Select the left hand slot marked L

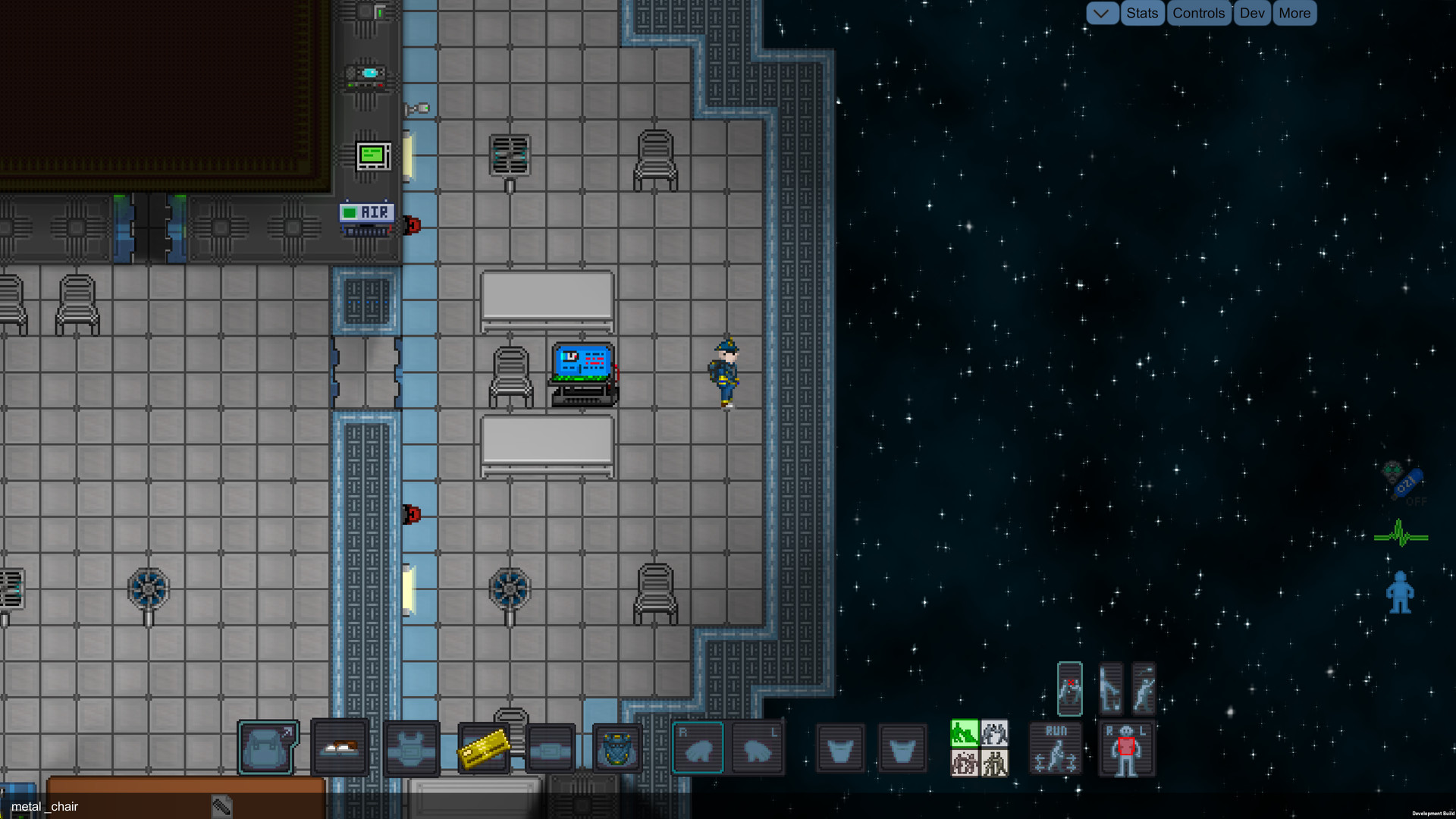(x=758, y=747)
